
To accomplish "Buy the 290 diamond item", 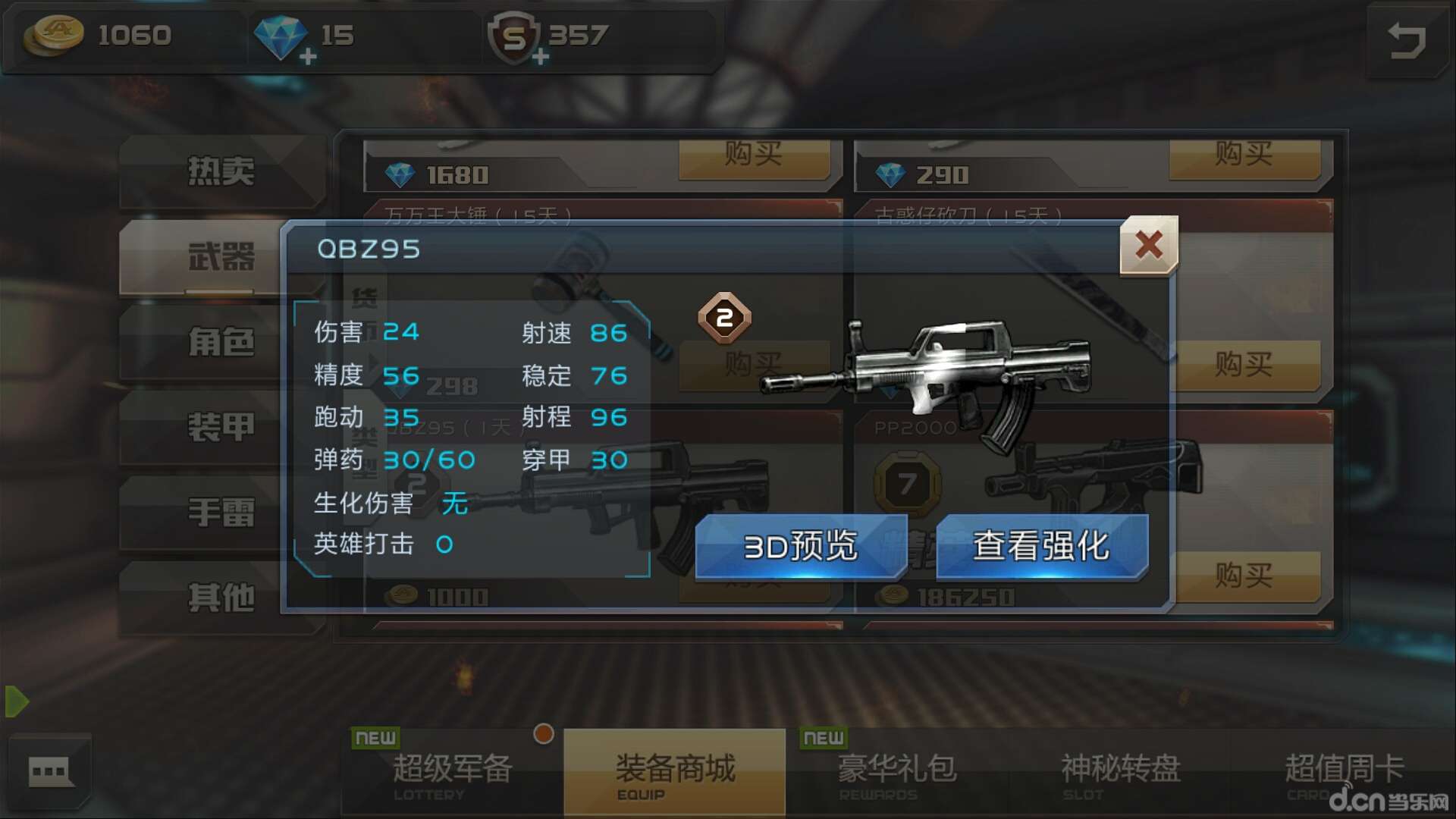I will (1244, 155).
